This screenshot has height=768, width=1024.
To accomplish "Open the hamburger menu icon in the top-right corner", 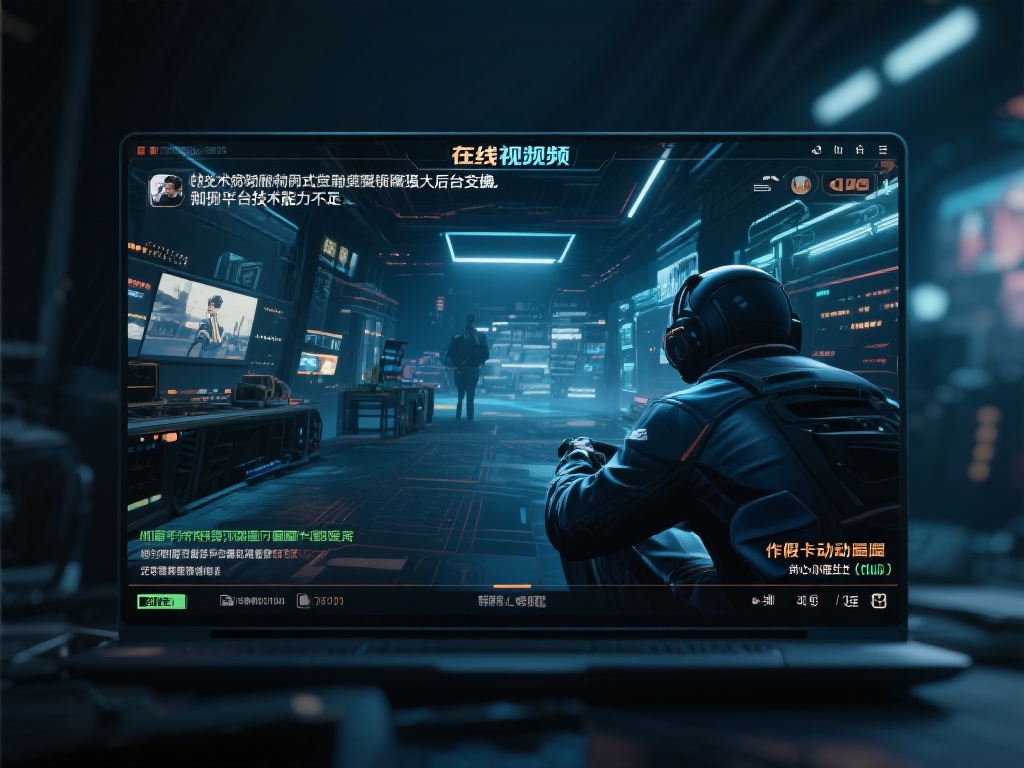I will 882,150.
